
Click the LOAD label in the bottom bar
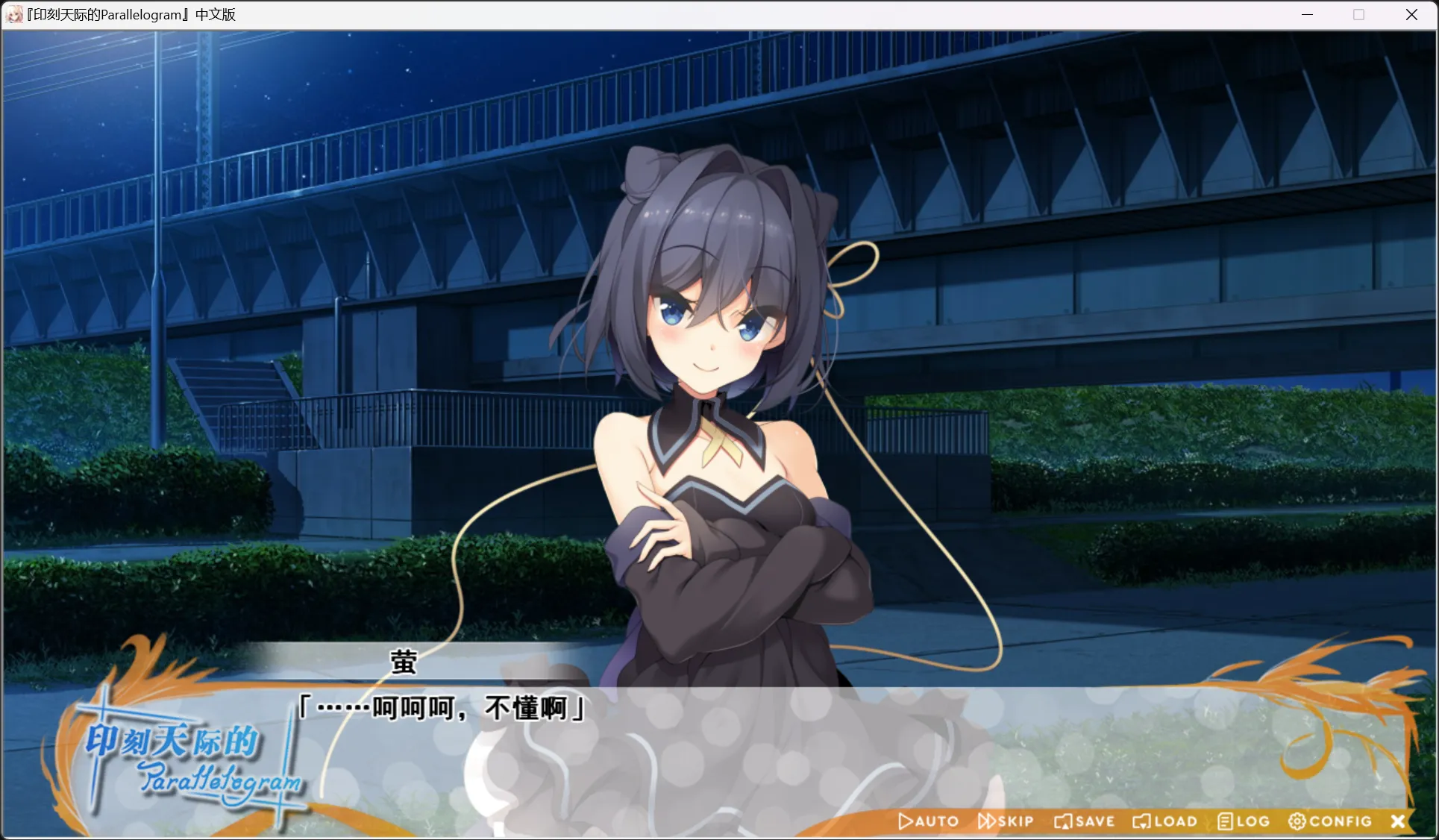[x=1174, y=821]
